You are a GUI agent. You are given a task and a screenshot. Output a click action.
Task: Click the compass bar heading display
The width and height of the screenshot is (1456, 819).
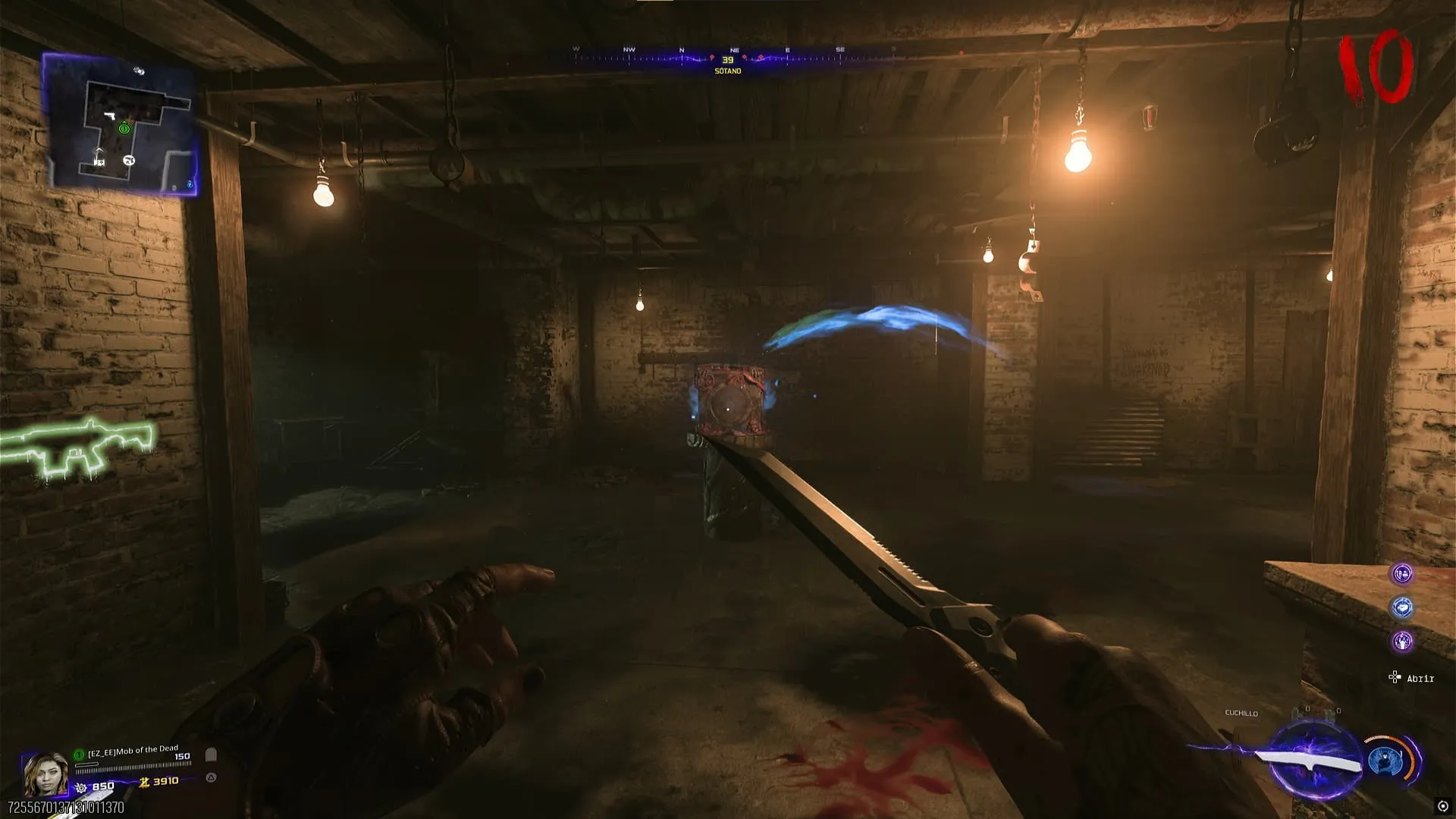click(728, 59)
